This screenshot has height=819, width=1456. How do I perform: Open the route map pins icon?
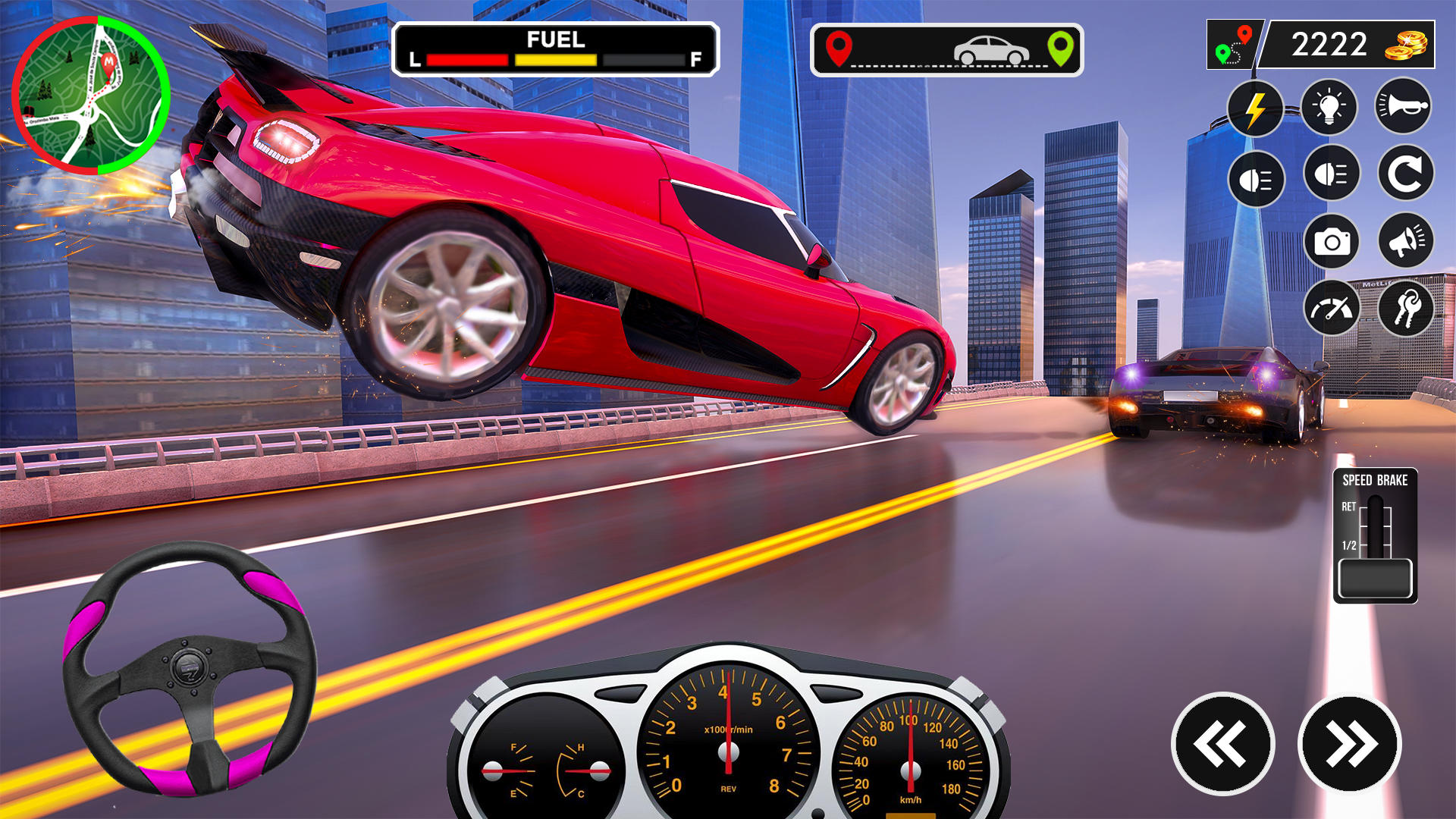tap(1234, 45)
